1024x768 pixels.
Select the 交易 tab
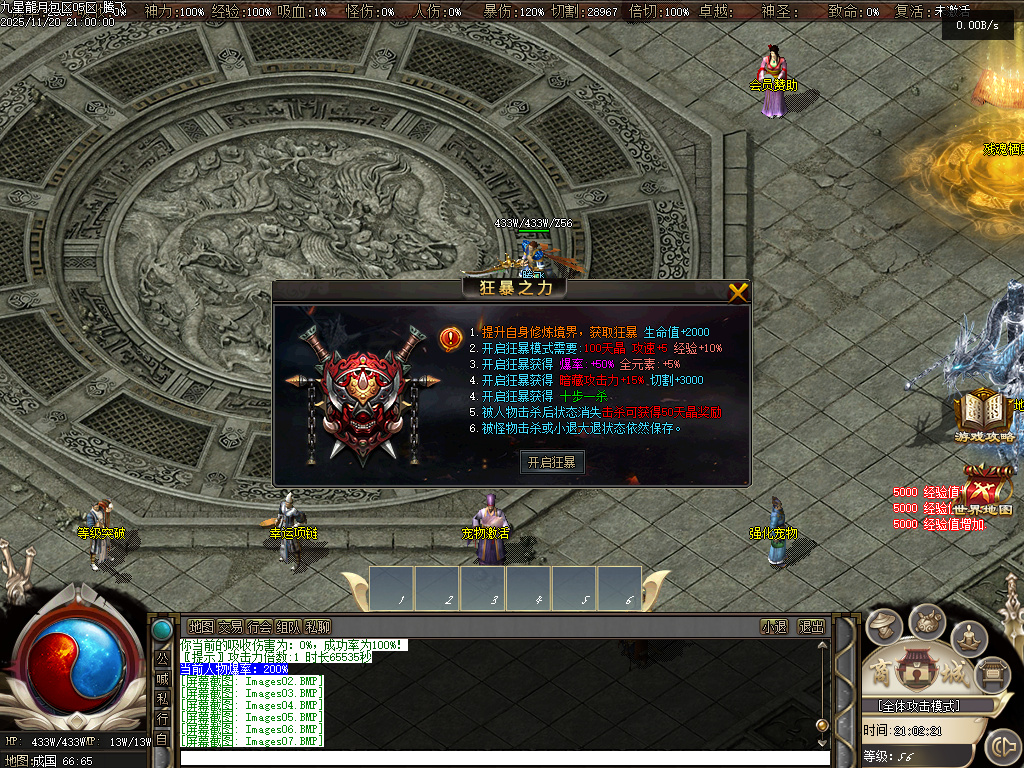click(x=230, y=627)
